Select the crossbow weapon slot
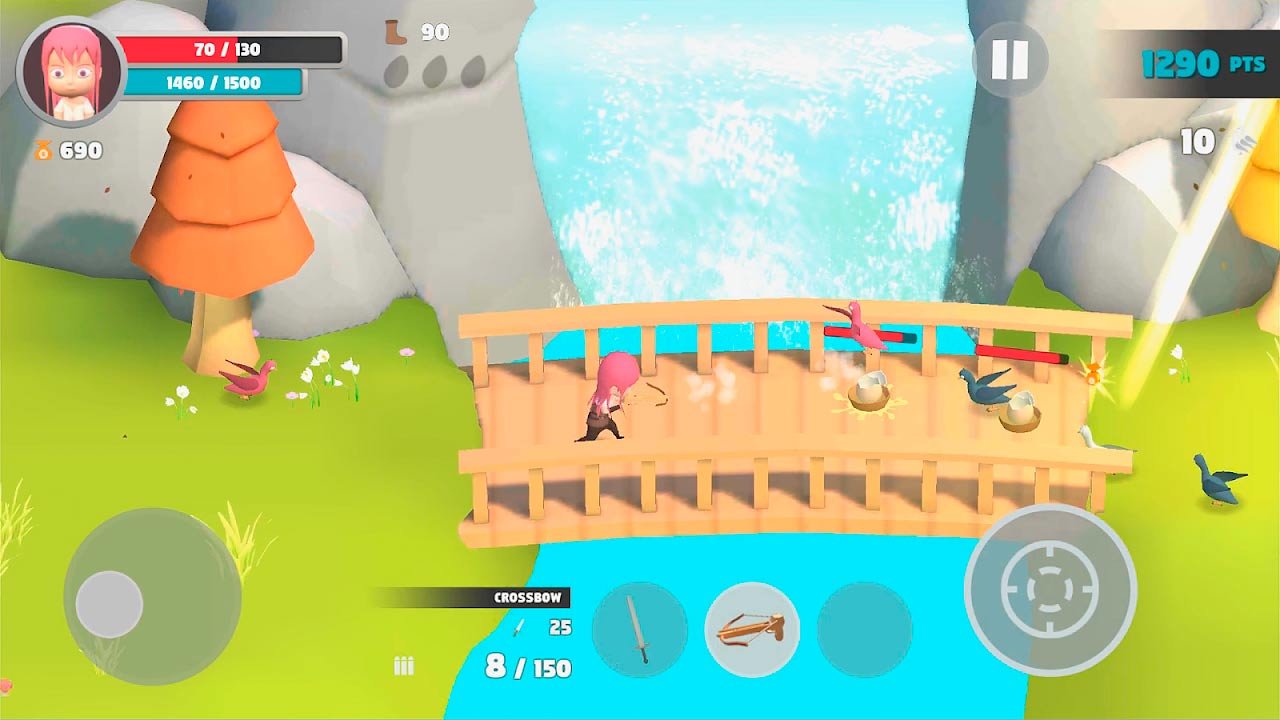The image size is (1280, 720). (752, 630)
